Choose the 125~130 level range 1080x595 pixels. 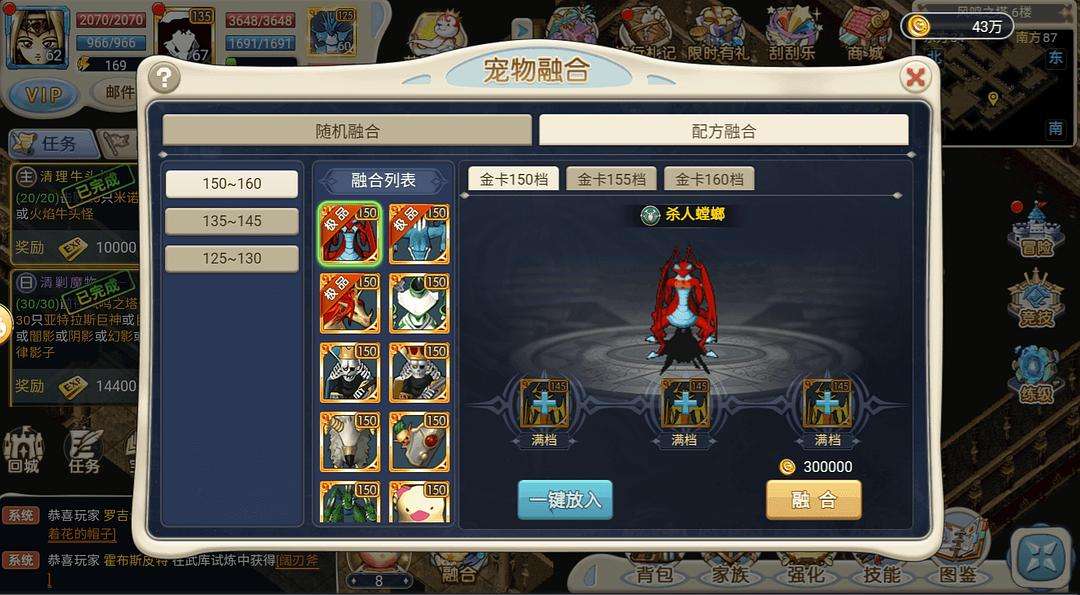point(231,258)
